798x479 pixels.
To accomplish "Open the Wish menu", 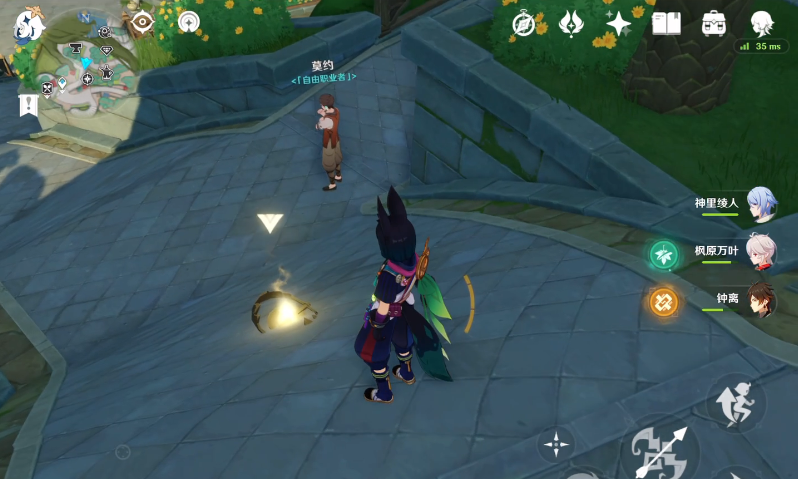I will pyautogui.click(x=571, y=23).
